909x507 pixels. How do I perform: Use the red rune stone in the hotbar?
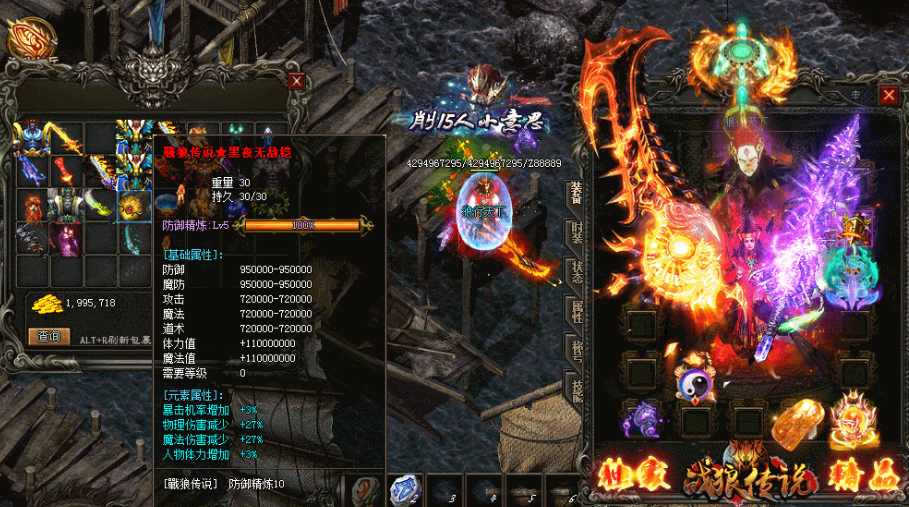[365, 489]
